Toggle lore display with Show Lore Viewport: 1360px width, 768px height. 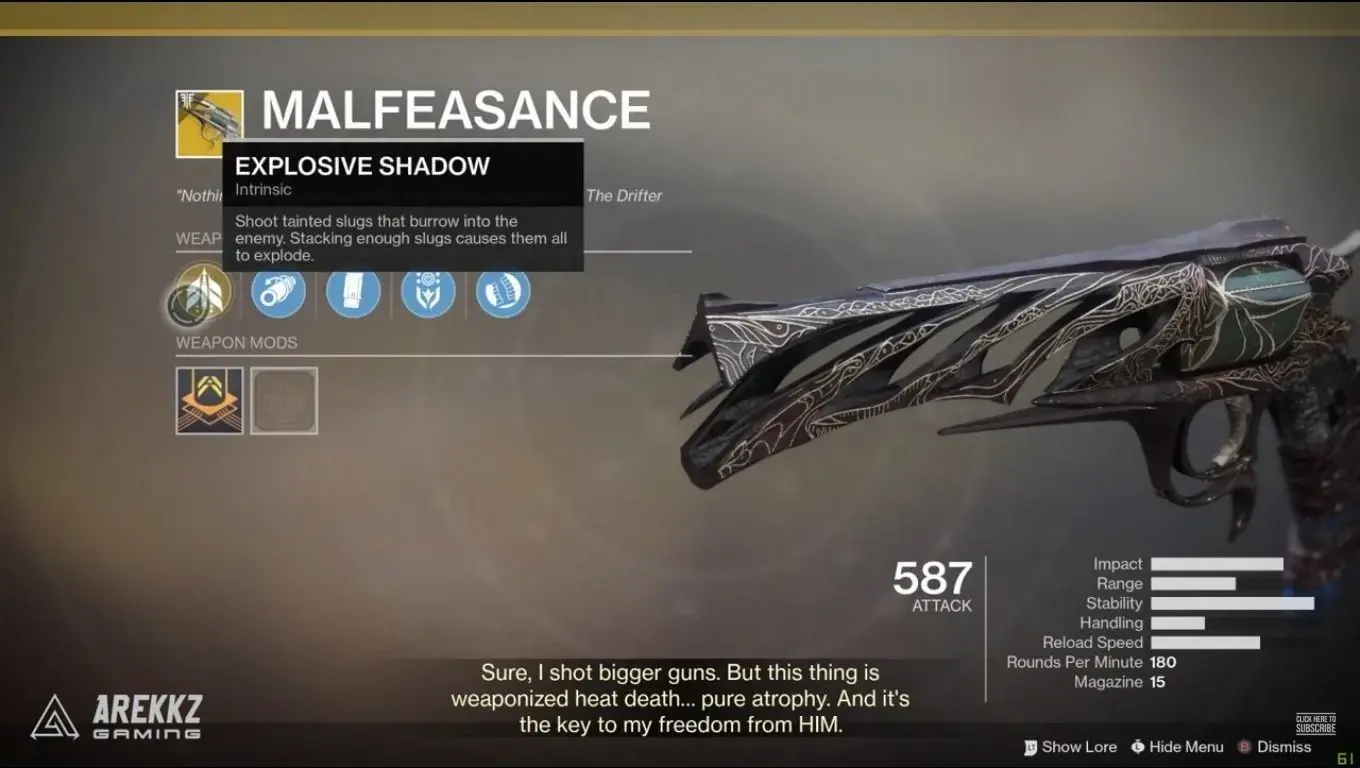coord(1081,747)
